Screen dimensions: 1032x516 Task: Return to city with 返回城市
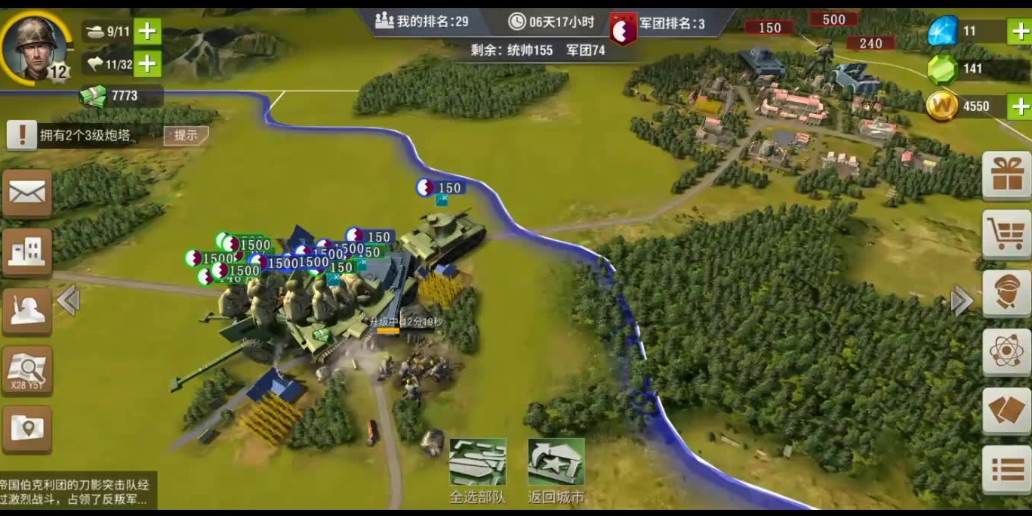click(x=556, y=470)
